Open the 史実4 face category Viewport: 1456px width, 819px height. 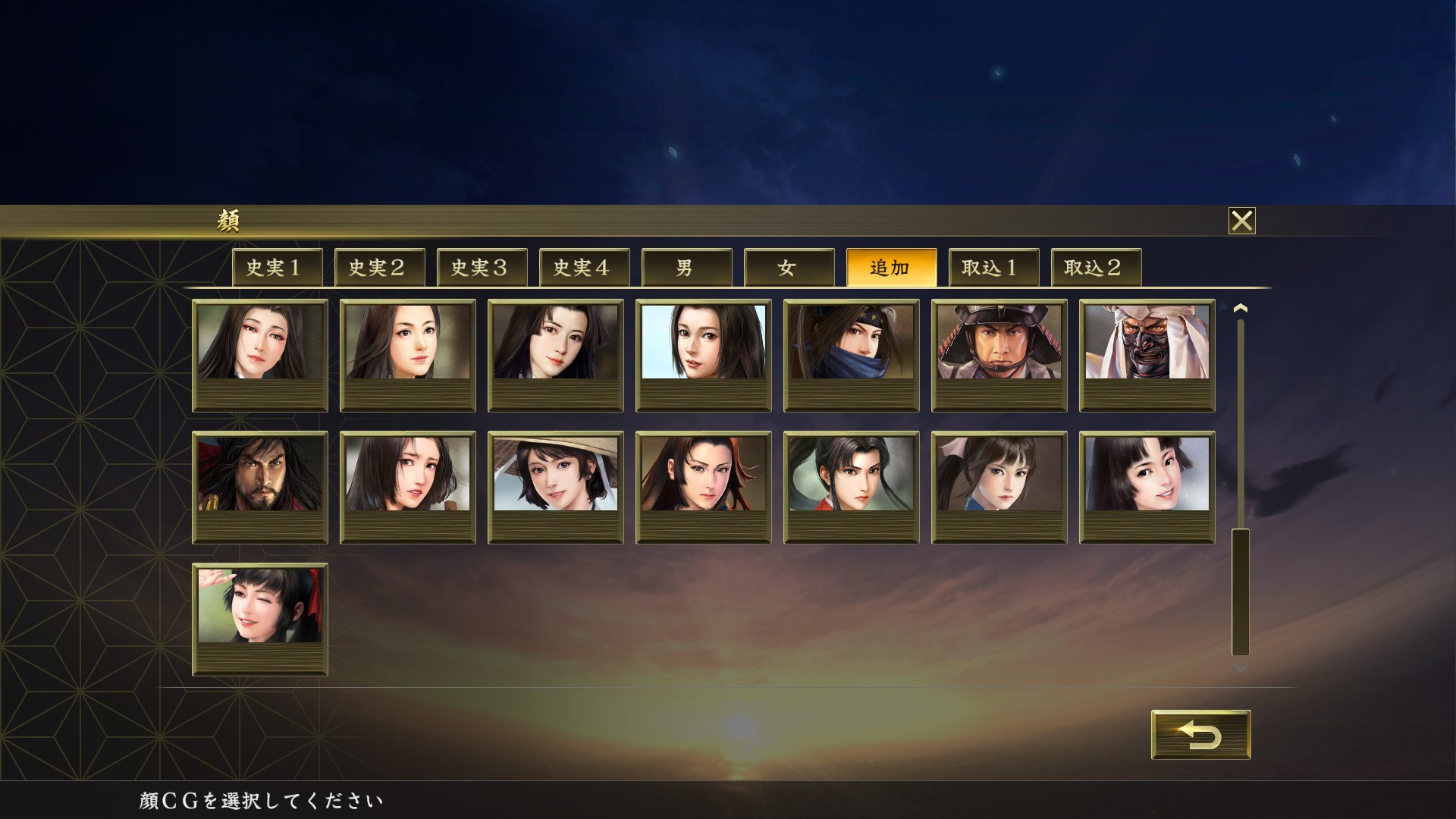point(584,267)
